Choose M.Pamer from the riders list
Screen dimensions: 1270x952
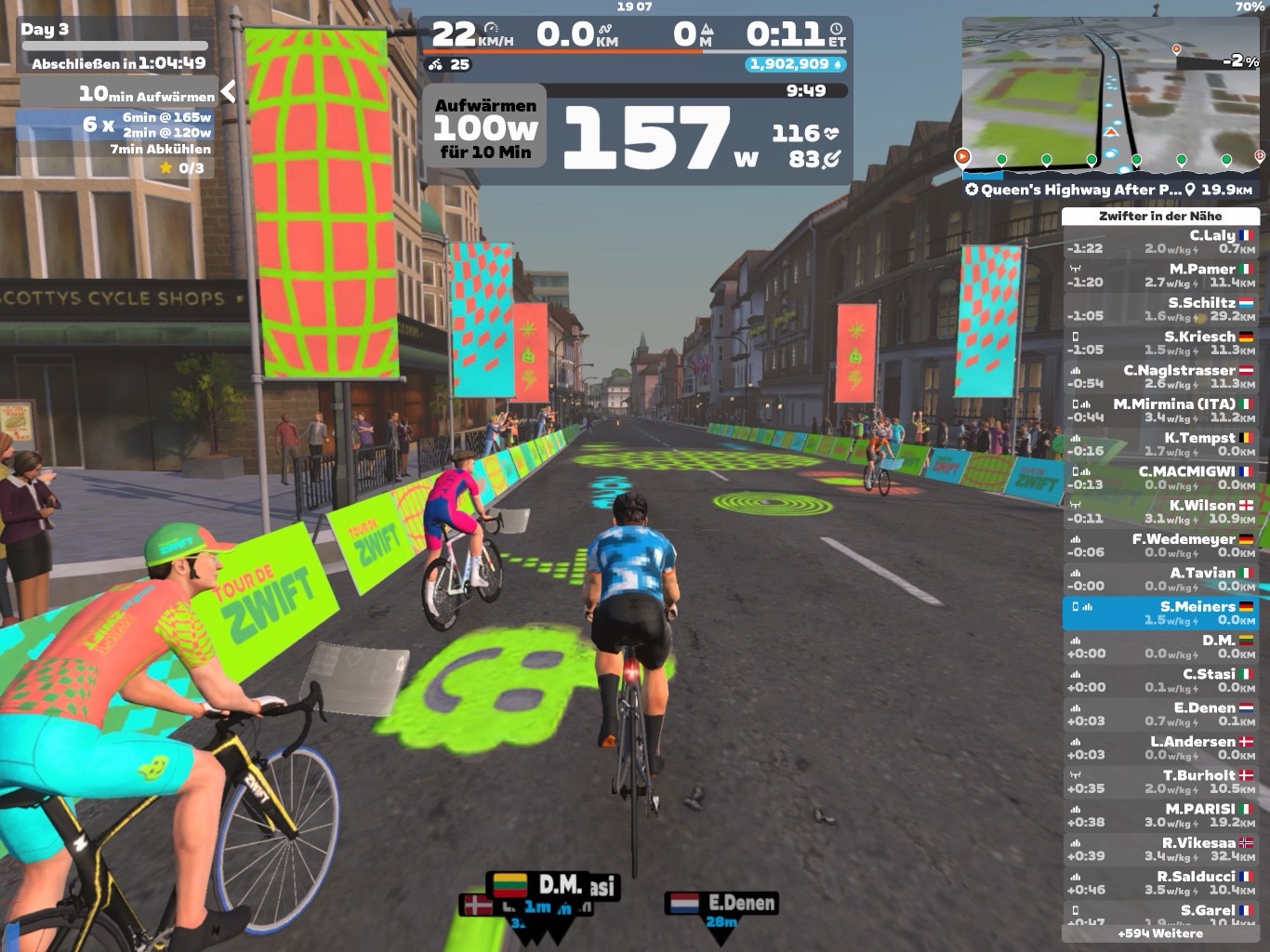(x=1160, y=275)
